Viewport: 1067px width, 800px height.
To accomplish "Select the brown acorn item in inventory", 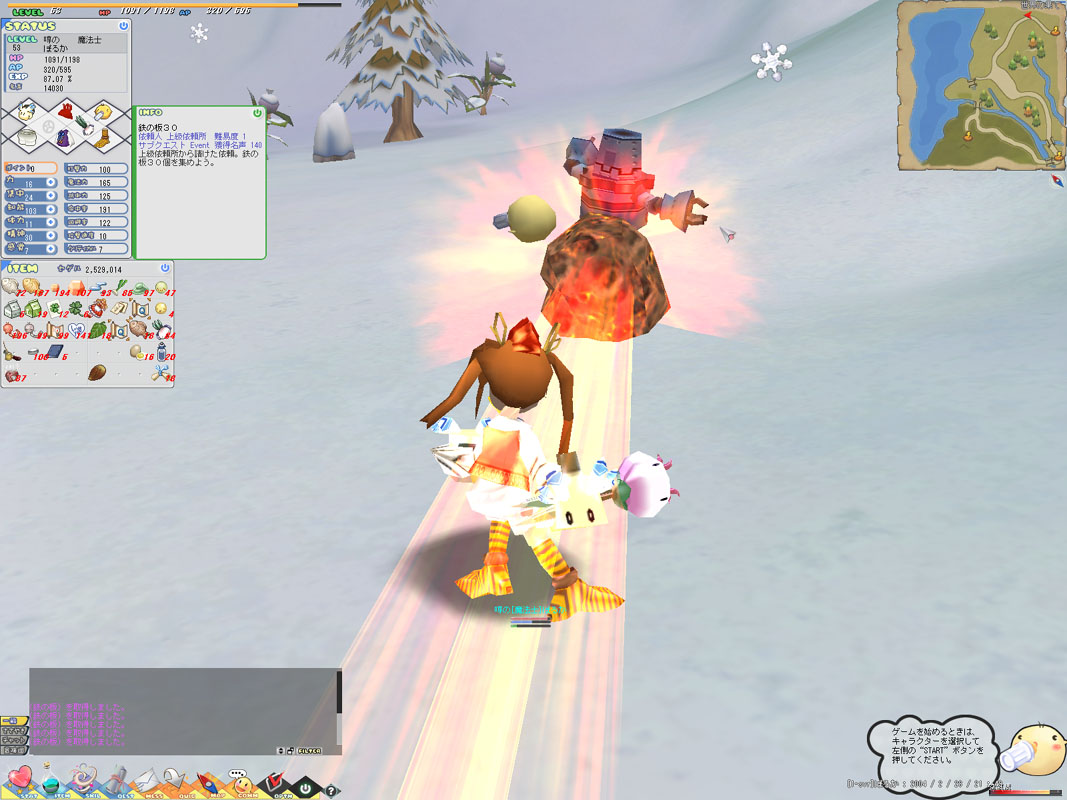I will point(97,373).
